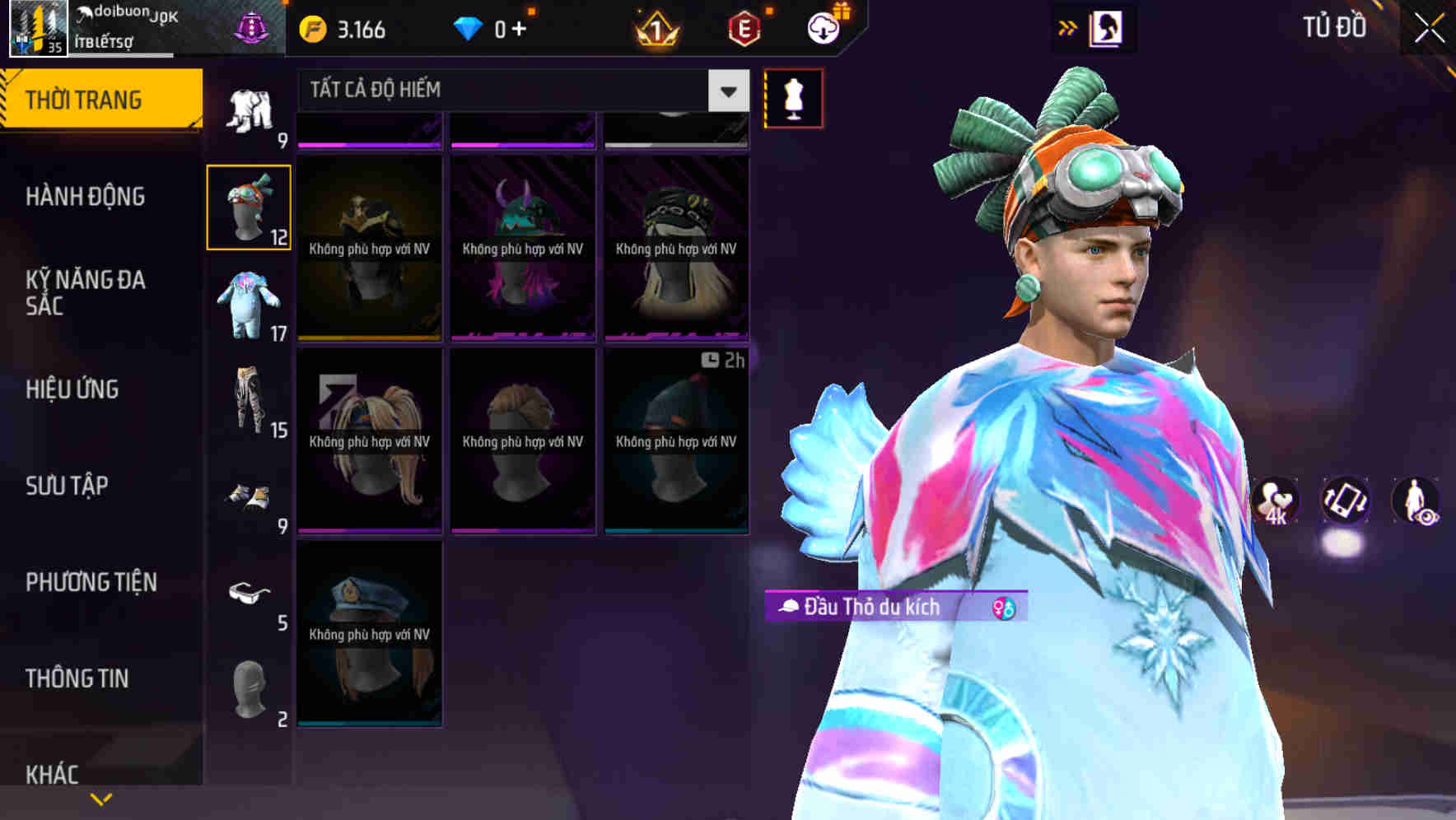Screen dimensions: 1456x820
Task: Toggle the character view eye icon
Action: pos(1416,501)
